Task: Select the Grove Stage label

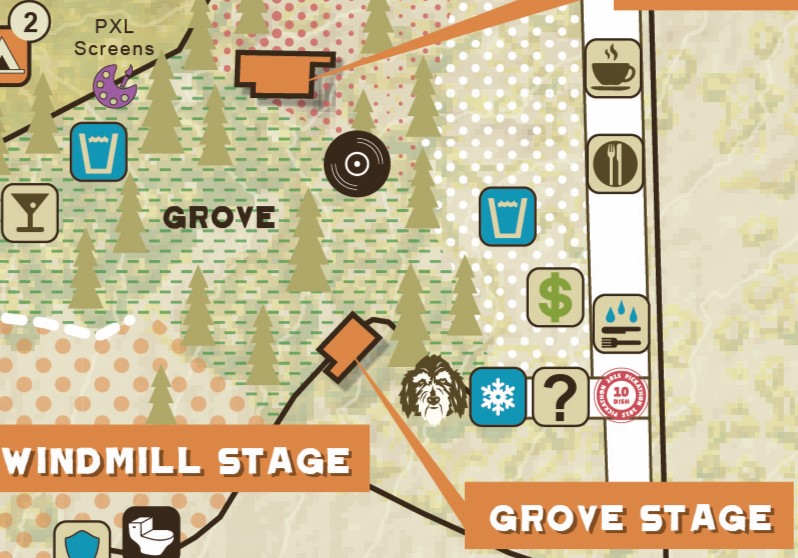Action: click(x=630, y=516)
